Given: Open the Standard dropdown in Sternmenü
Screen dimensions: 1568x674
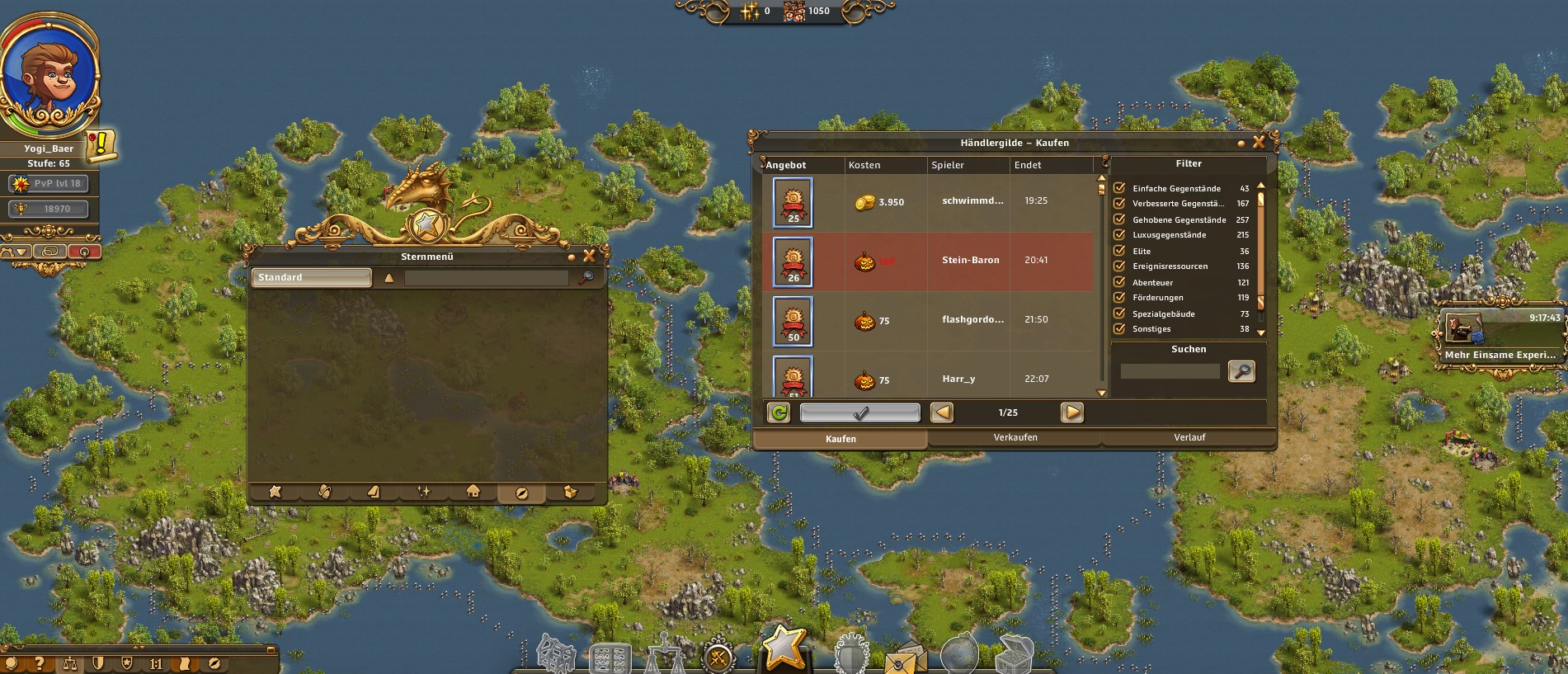Looking at the screenshot, I should [312, 277].
